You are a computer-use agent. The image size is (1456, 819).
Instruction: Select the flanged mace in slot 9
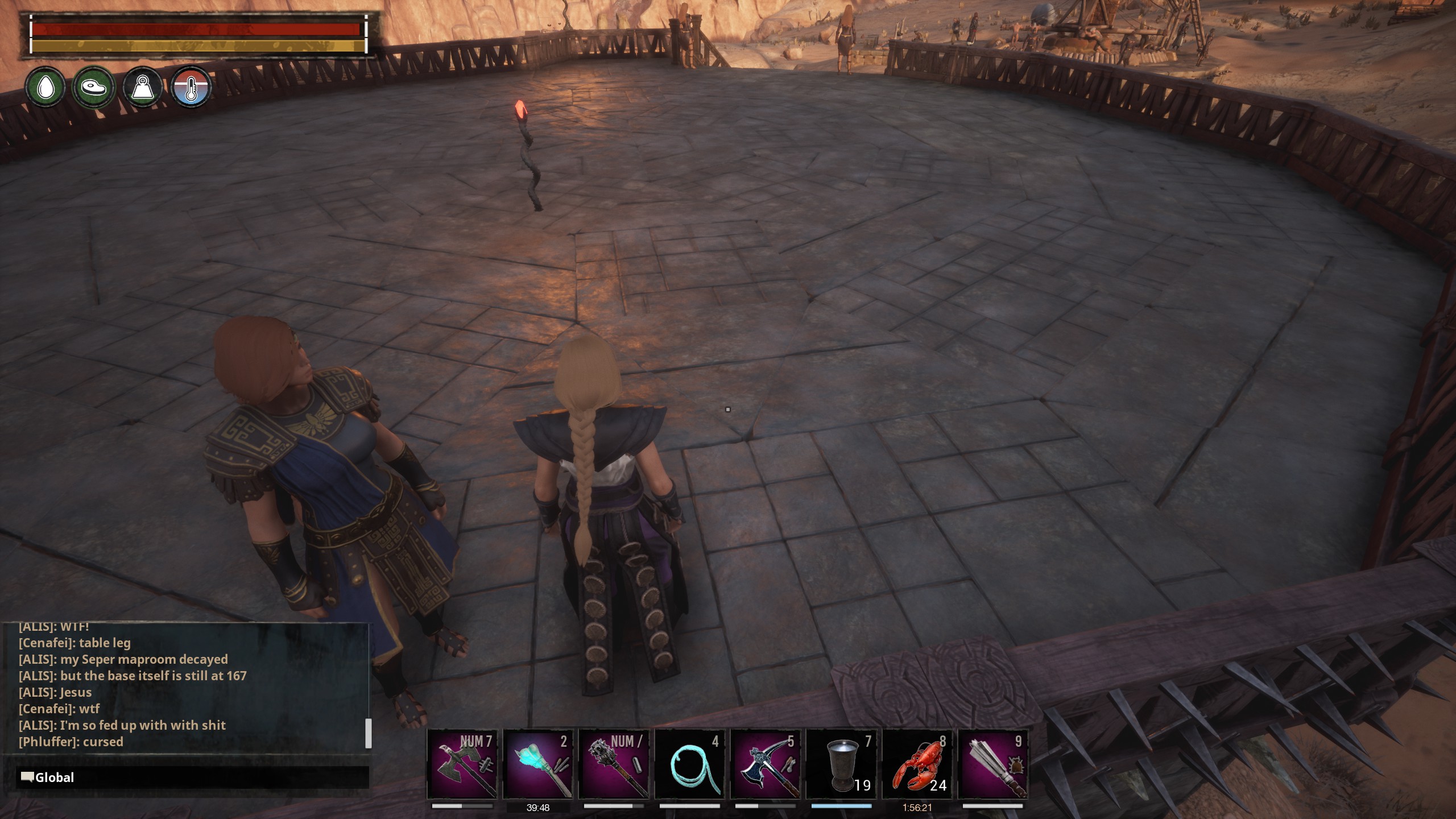[994, 764]
